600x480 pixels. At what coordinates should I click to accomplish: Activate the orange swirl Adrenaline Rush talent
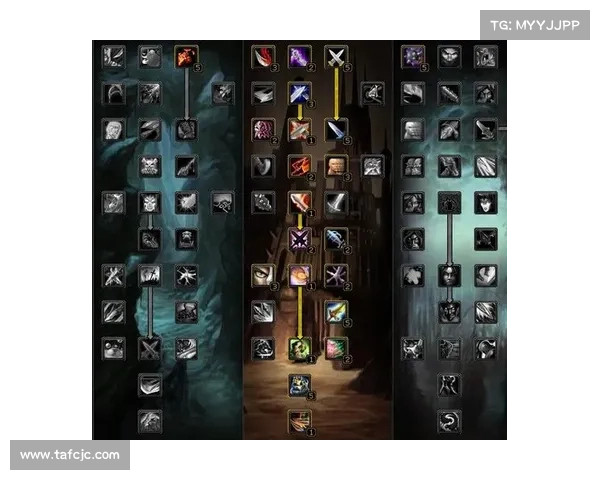pyautogui.click(x=299, y=275)
